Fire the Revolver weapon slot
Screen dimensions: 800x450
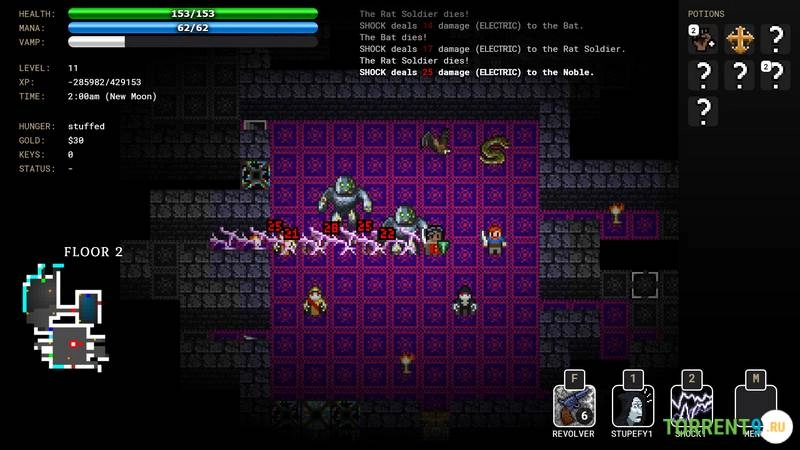[574, 406]
